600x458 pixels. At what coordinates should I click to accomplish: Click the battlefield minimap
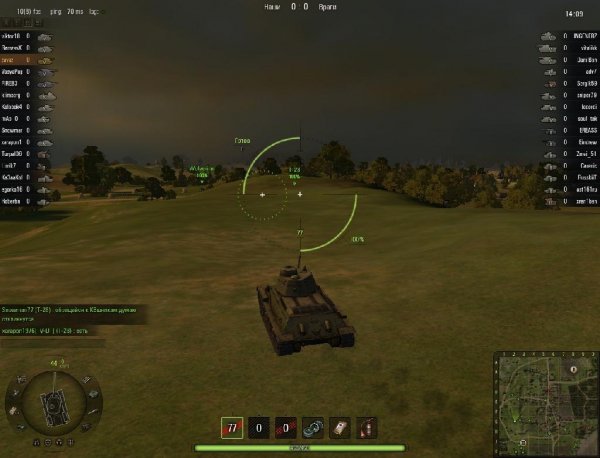545,402
